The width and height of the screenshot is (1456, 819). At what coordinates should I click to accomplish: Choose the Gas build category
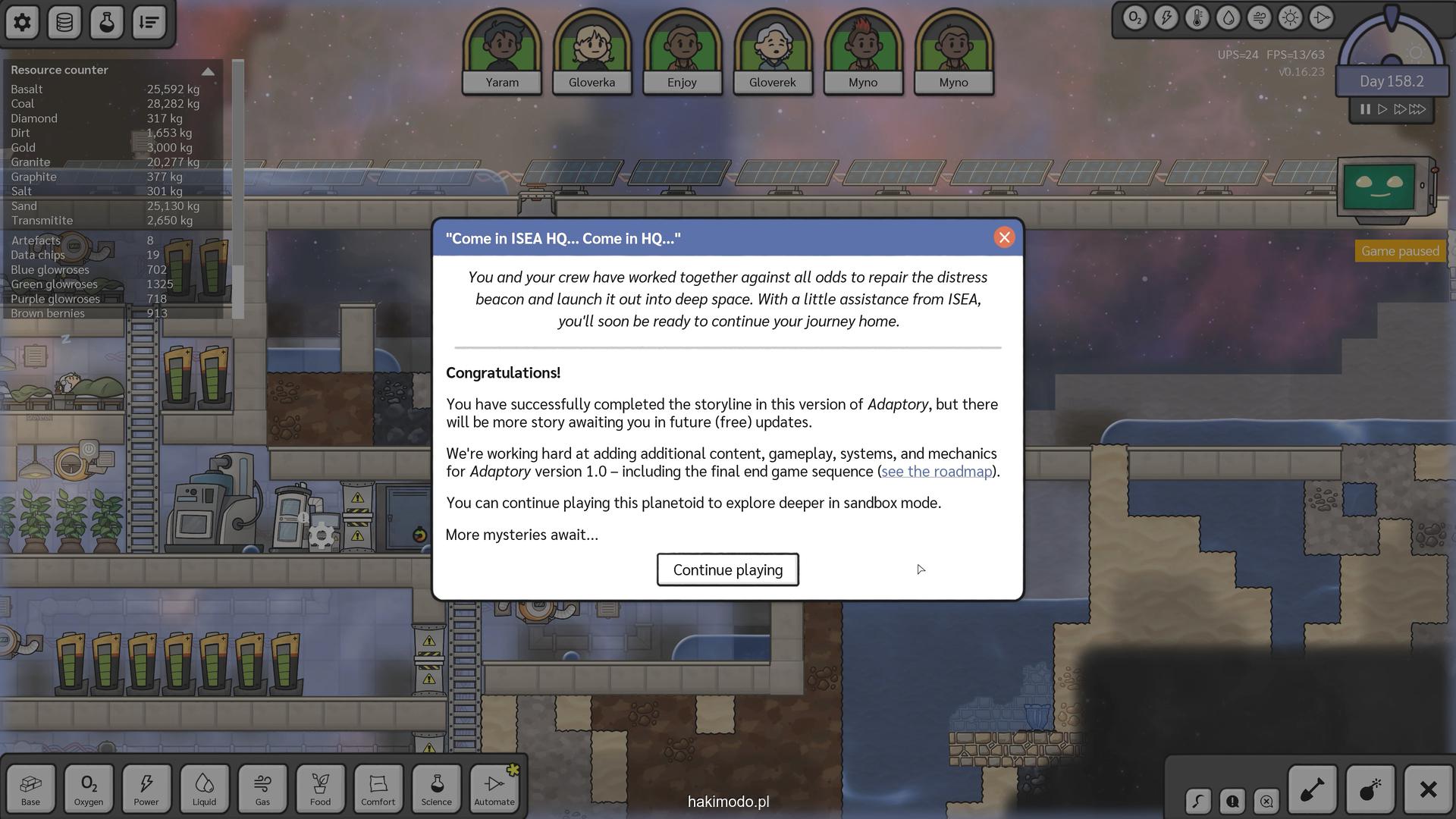(262, 789)
